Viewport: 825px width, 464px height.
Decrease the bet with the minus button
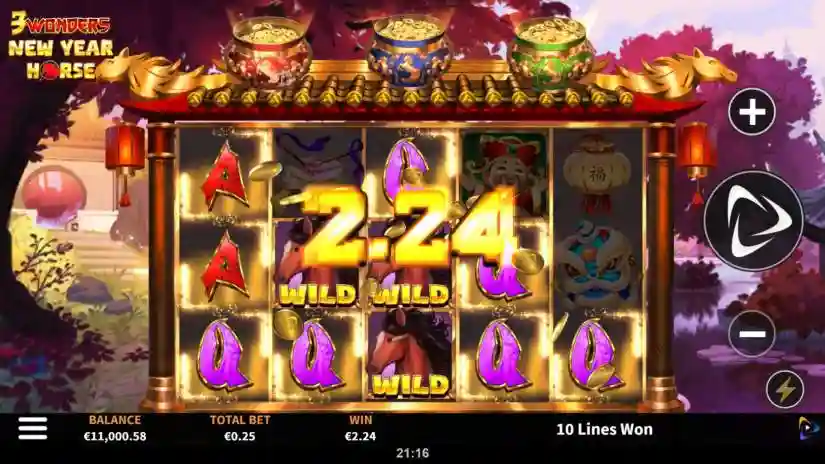click(x=752, y=334)
